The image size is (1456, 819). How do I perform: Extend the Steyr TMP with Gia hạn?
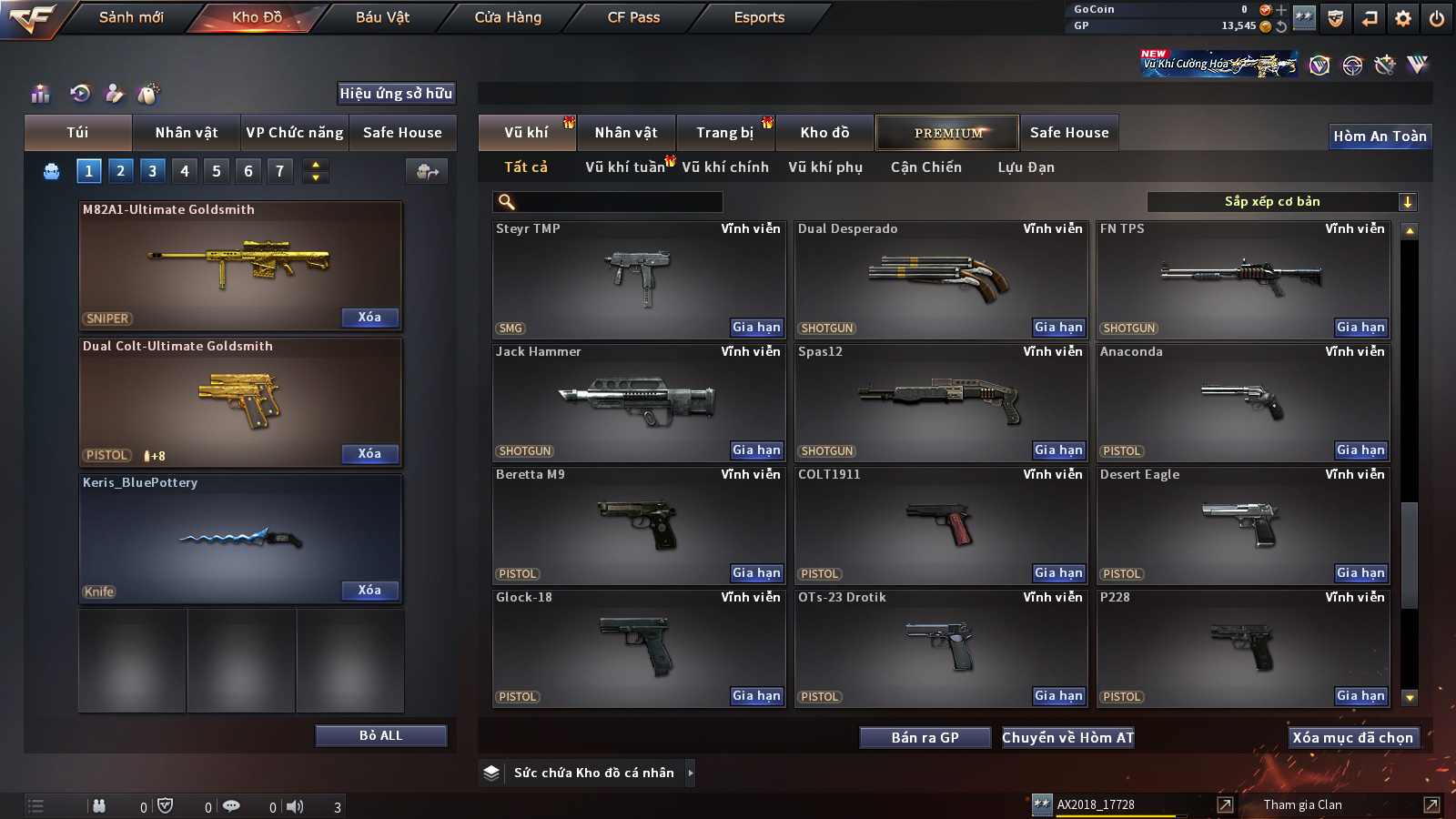756,328
